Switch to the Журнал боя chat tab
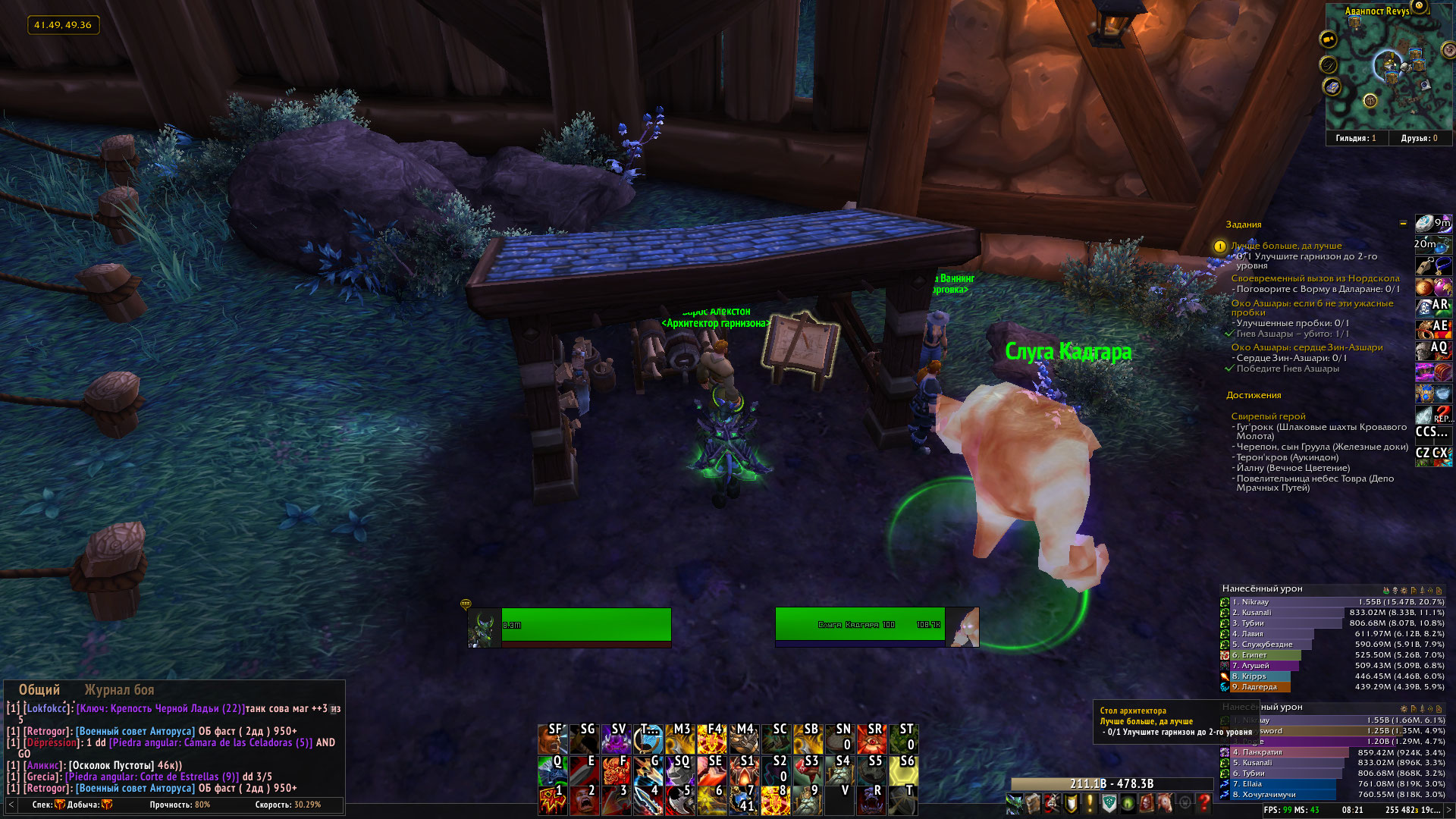Screen dimensions: 1456x819 [x=119, y=690]
